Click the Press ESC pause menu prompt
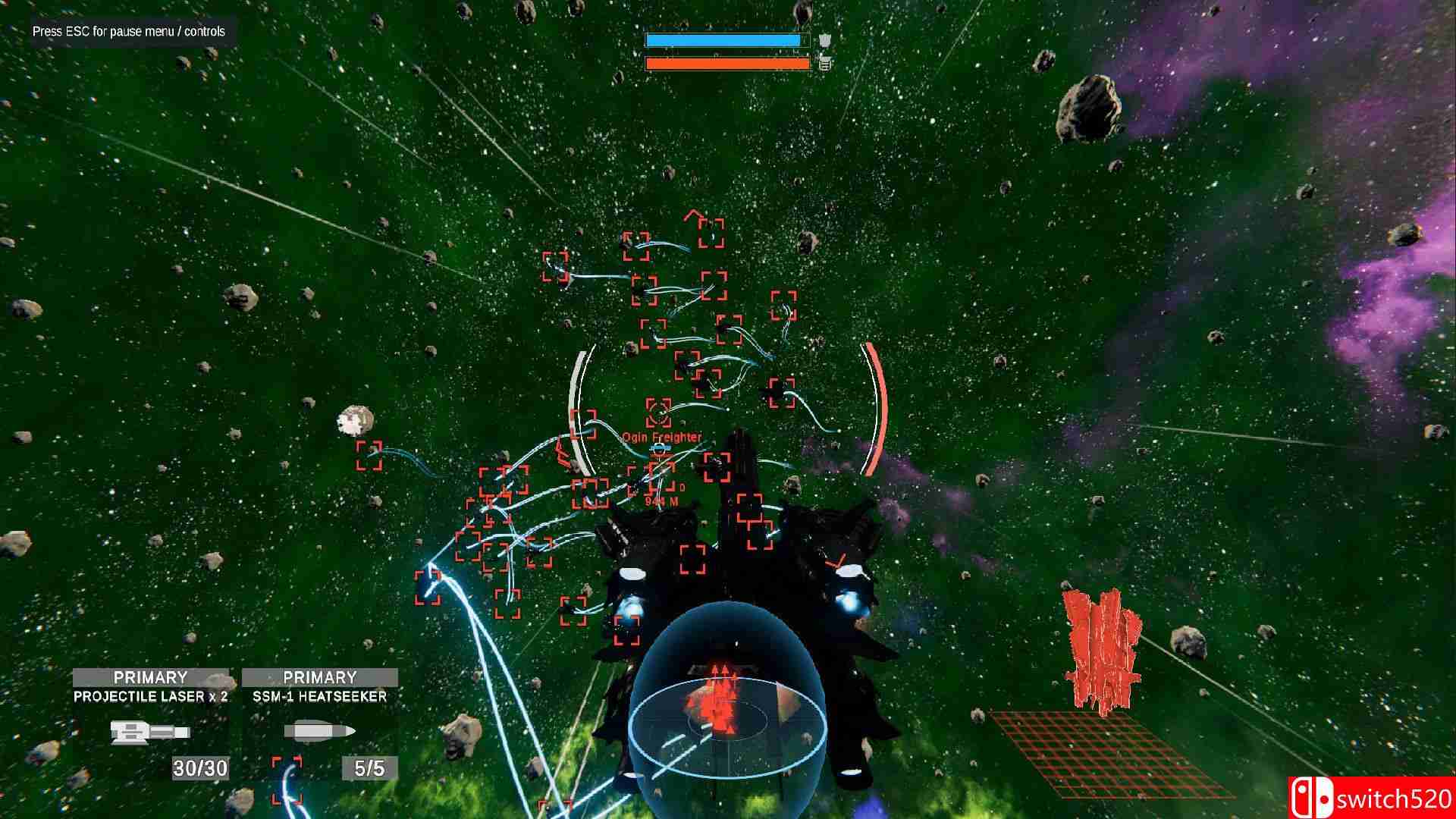 [x=127, y=33]
